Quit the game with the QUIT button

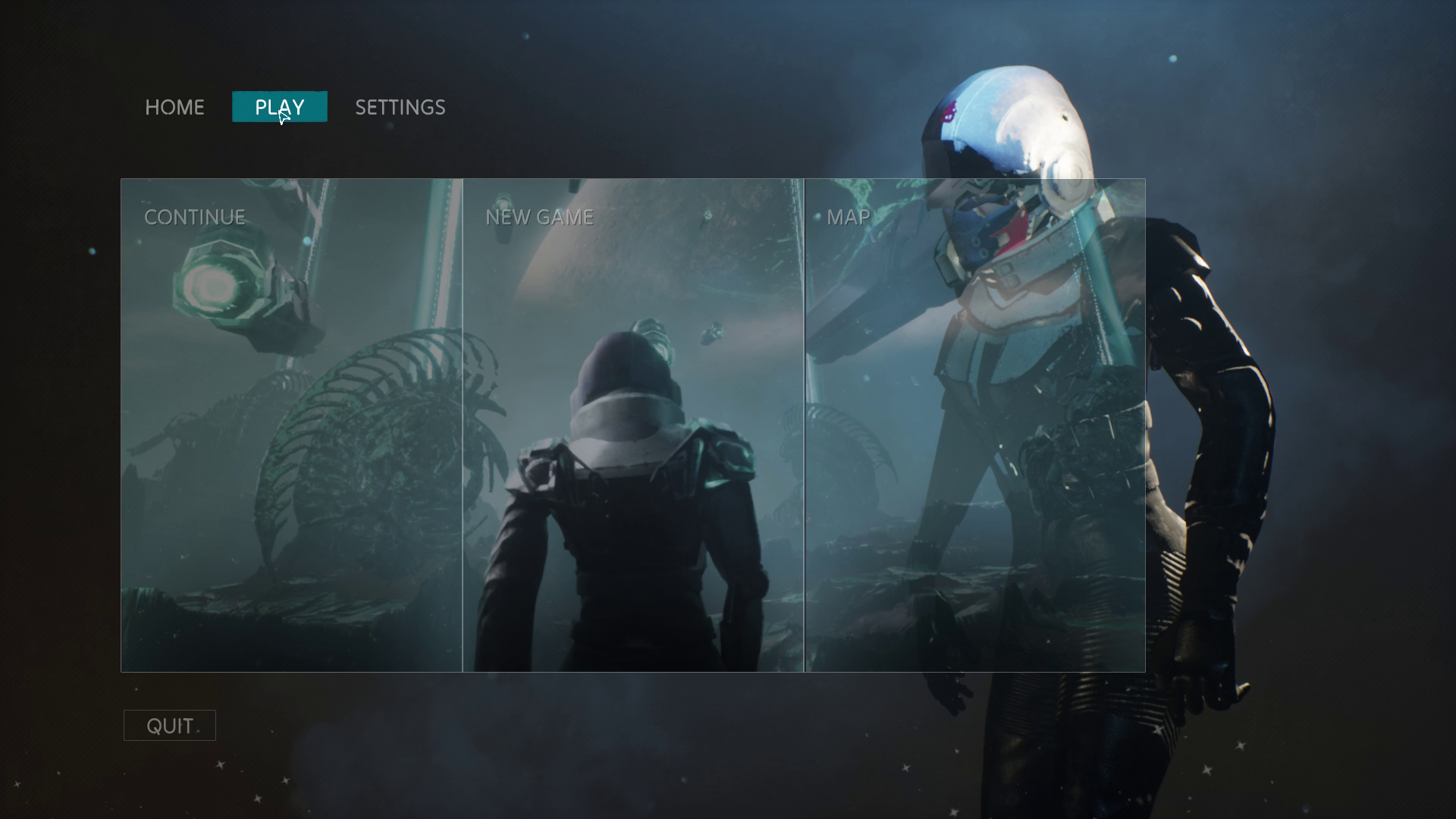click(x=169, y=725)
